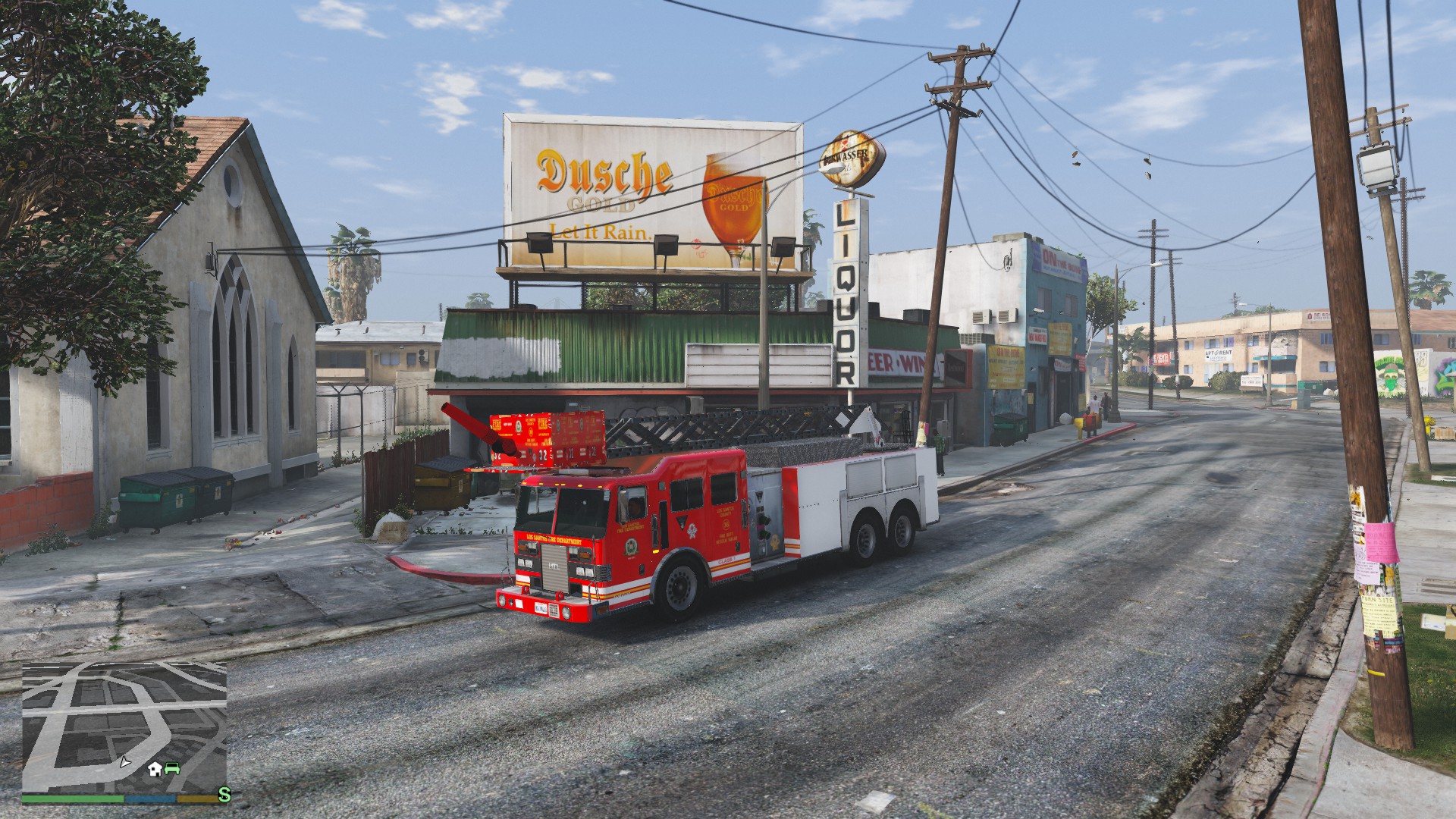Click the white player arrow on minimap
This screenshot has width=1456, height=819.
tap(124, 761)
